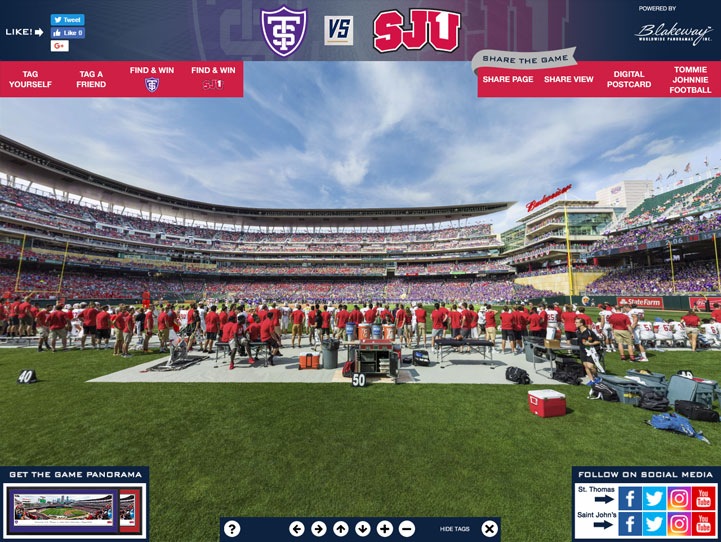Viewport: 721px width, 542px height.
Task: Open the game panorama print thumbnail
Action: click(74, 509)
